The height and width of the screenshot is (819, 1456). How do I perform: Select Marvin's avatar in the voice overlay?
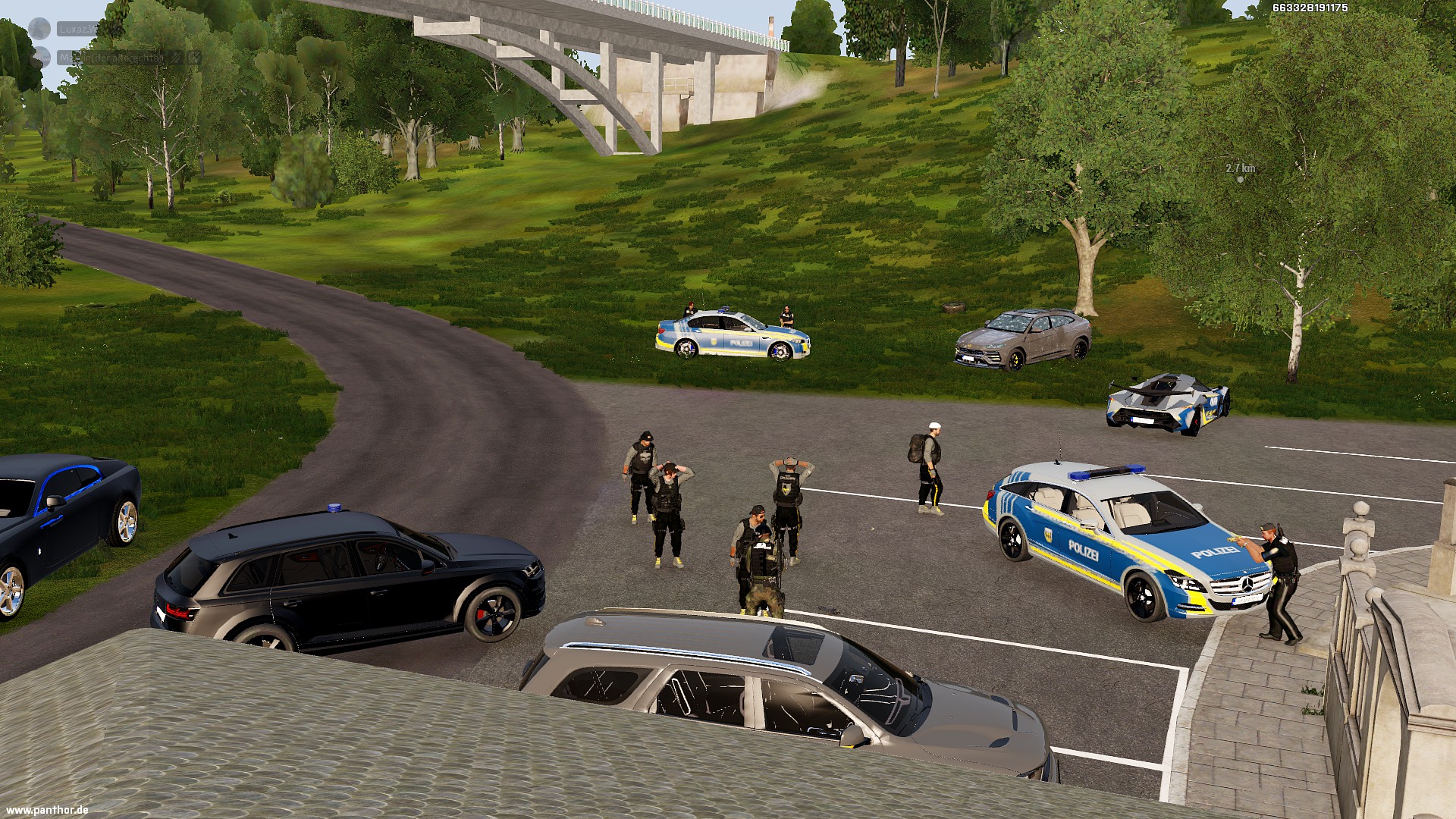[42, 57]
